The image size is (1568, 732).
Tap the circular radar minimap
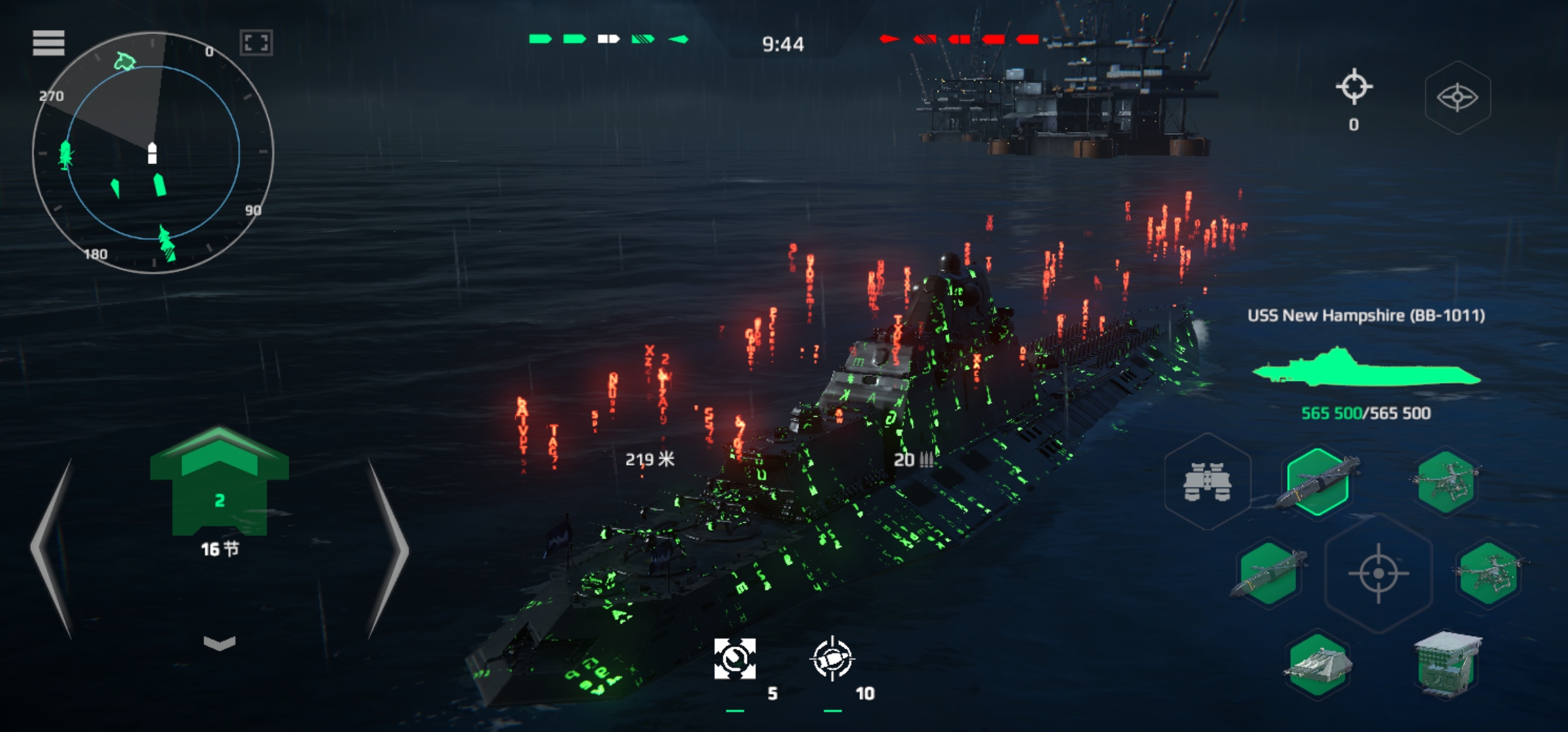click(x=153, y=152)
